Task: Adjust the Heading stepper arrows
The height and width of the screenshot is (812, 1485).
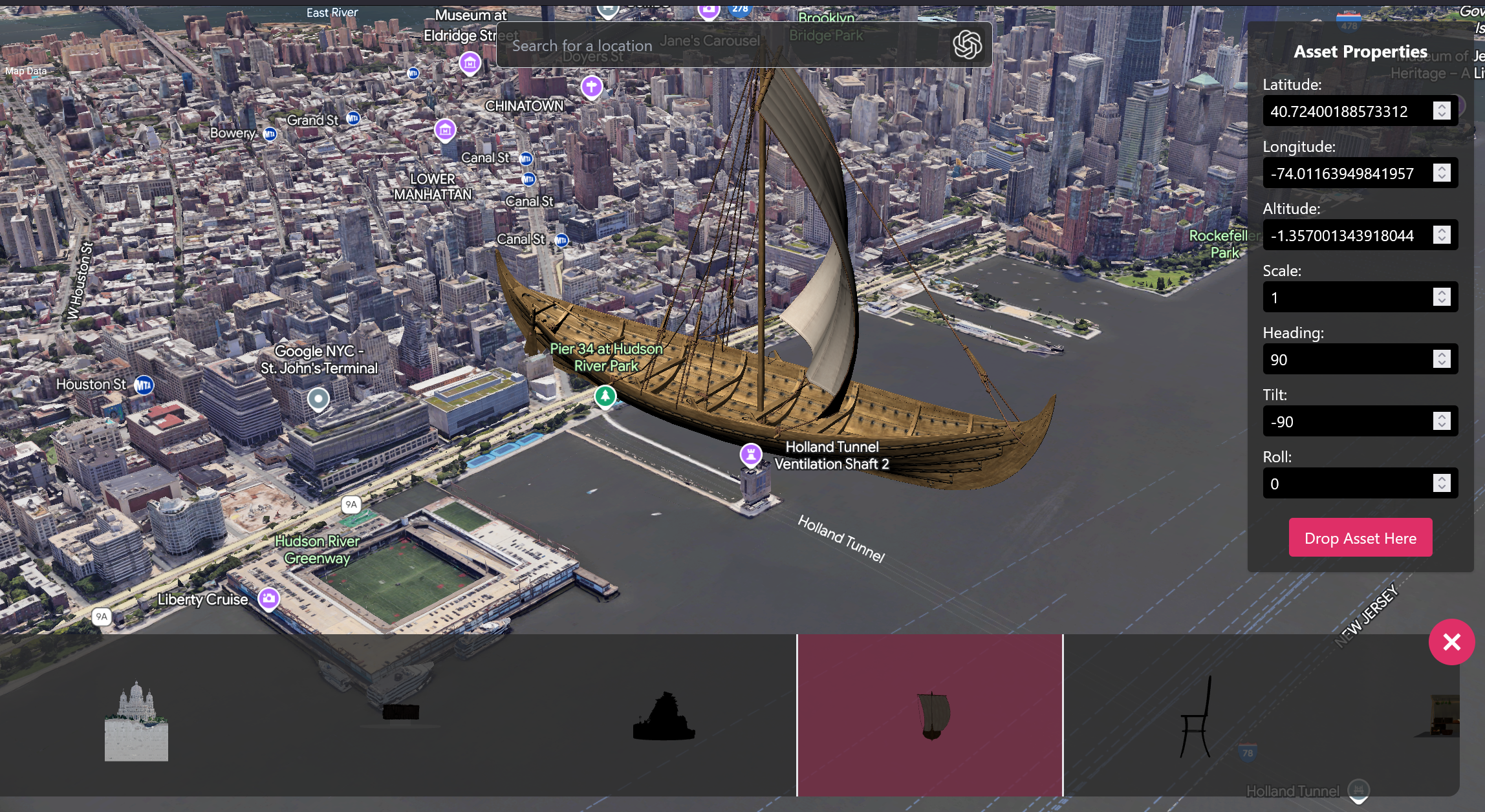Action: pyautogui.click(x=1442, y=359)
